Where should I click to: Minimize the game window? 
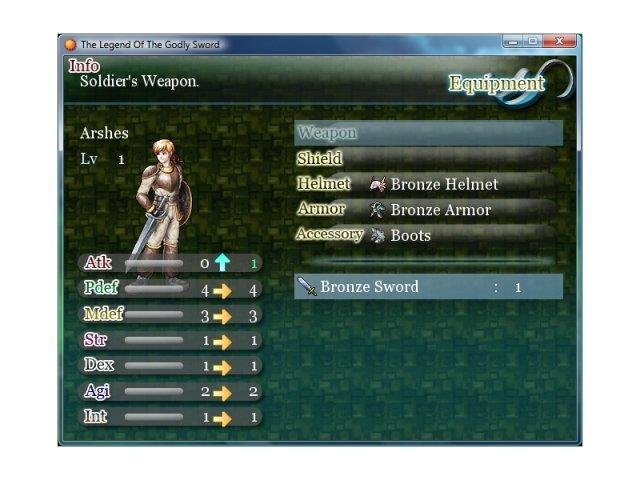514,42
